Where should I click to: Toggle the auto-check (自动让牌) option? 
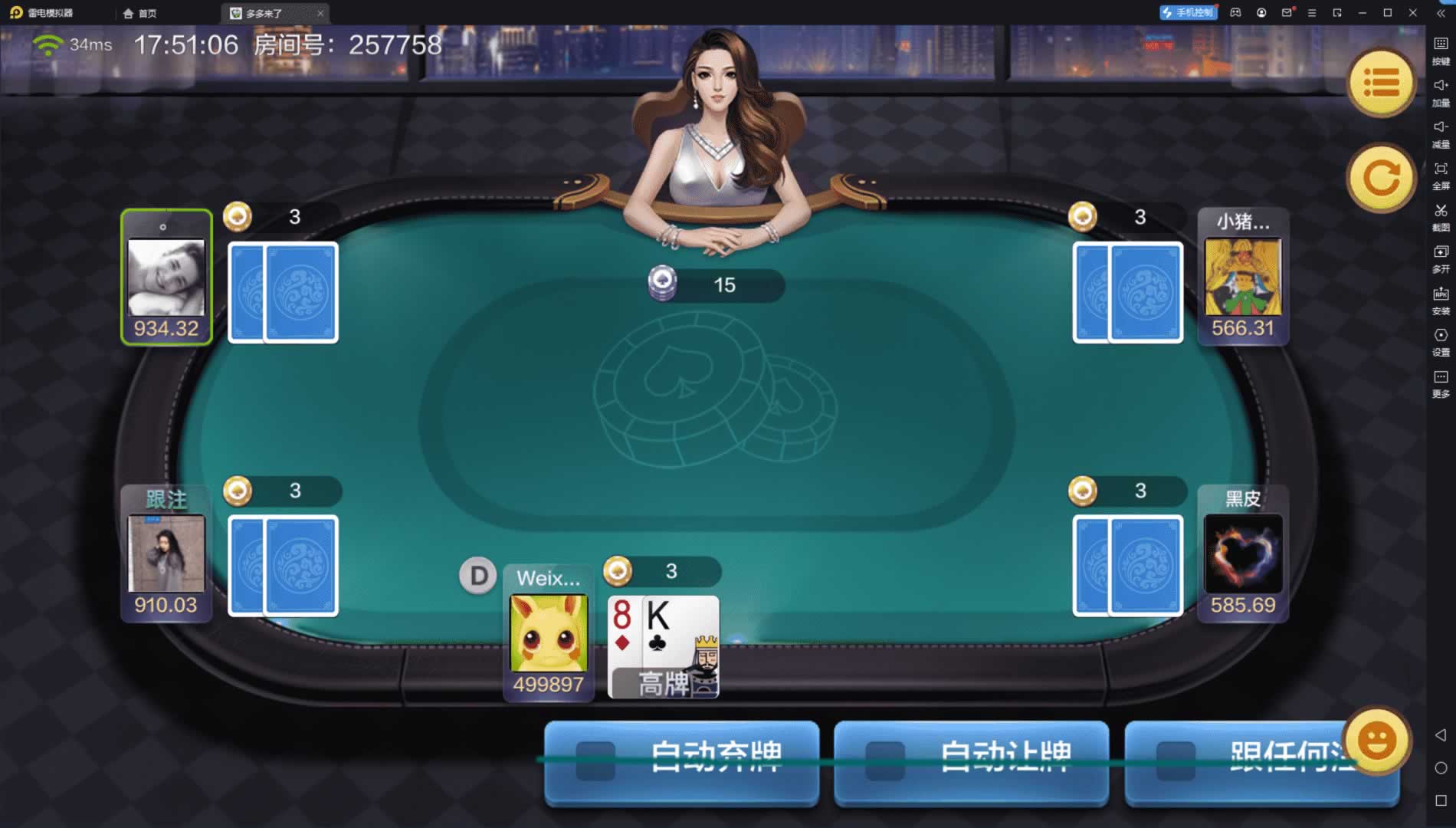coord(971,761)
